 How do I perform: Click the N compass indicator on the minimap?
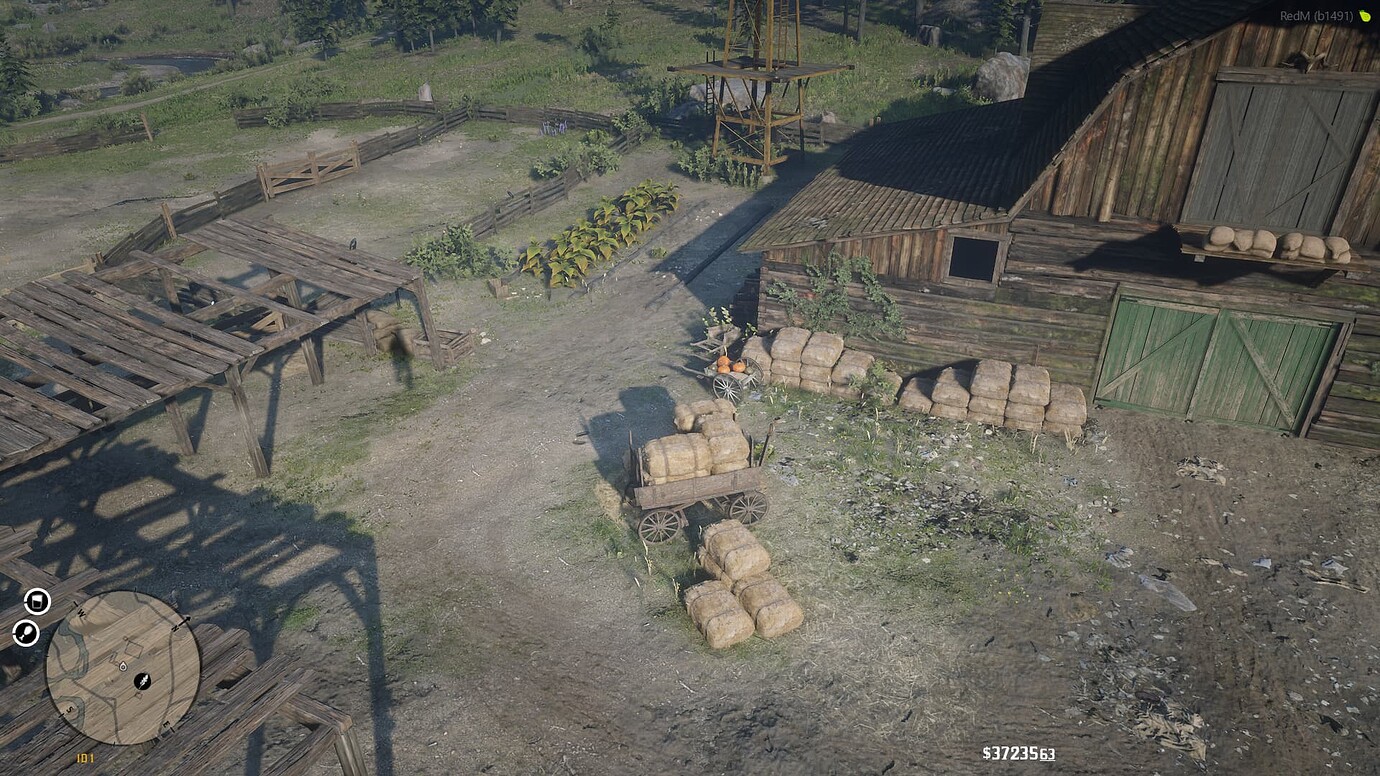point(176,627)
